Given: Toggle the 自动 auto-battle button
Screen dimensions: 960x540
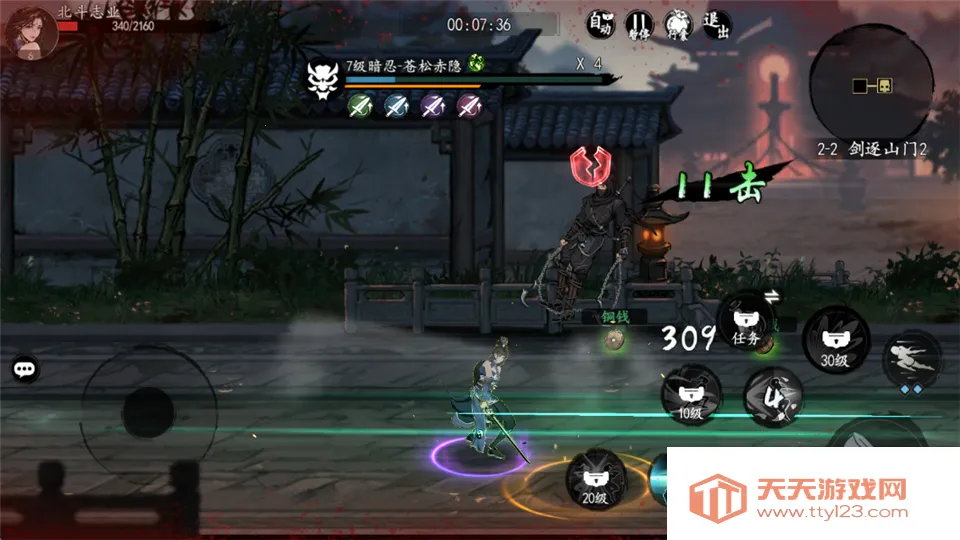Looking at the screenshot, I should pos(600,24).
